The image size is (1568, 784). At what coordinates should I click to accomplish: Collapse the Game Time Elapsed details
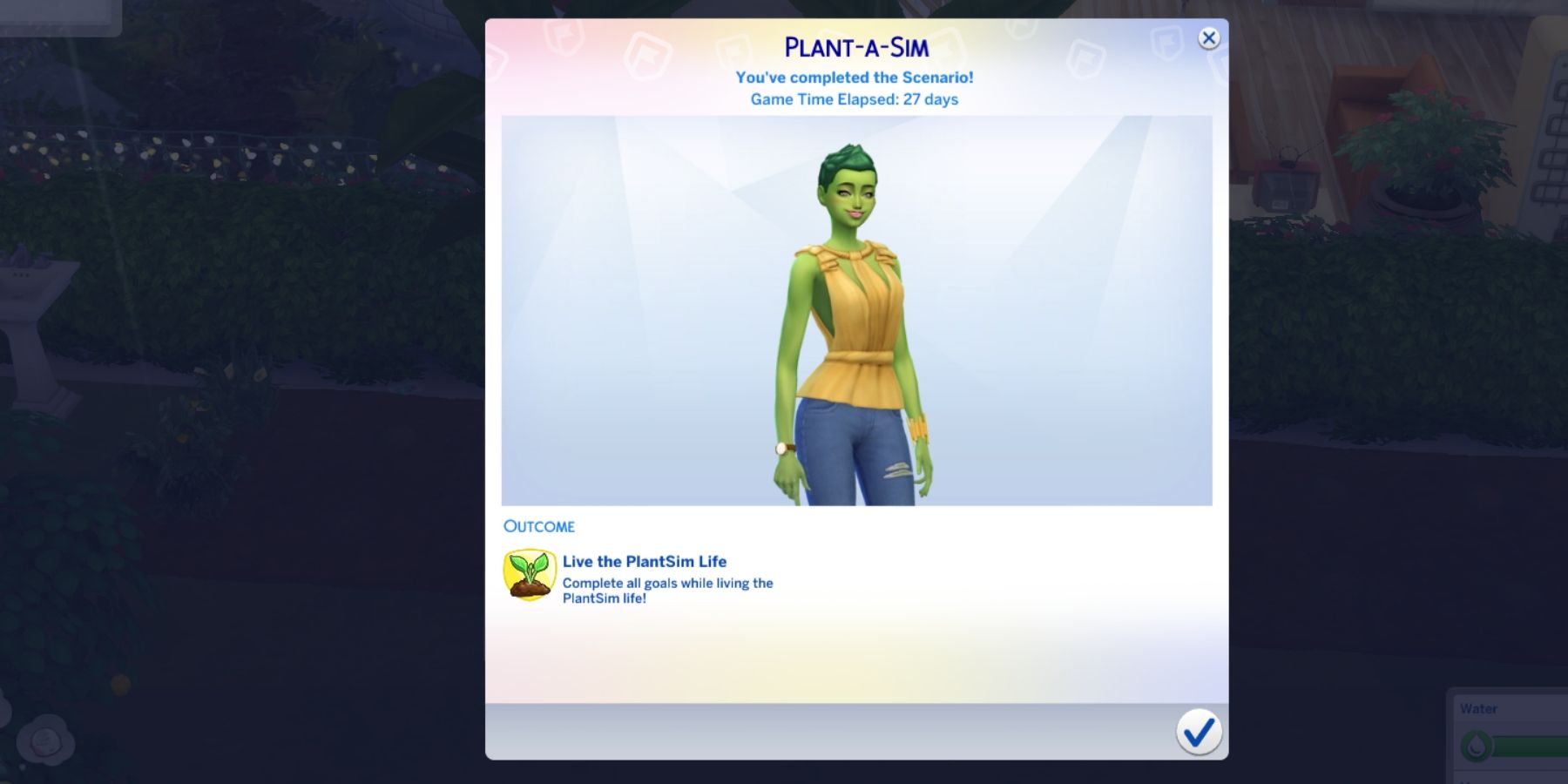(856, 99)
